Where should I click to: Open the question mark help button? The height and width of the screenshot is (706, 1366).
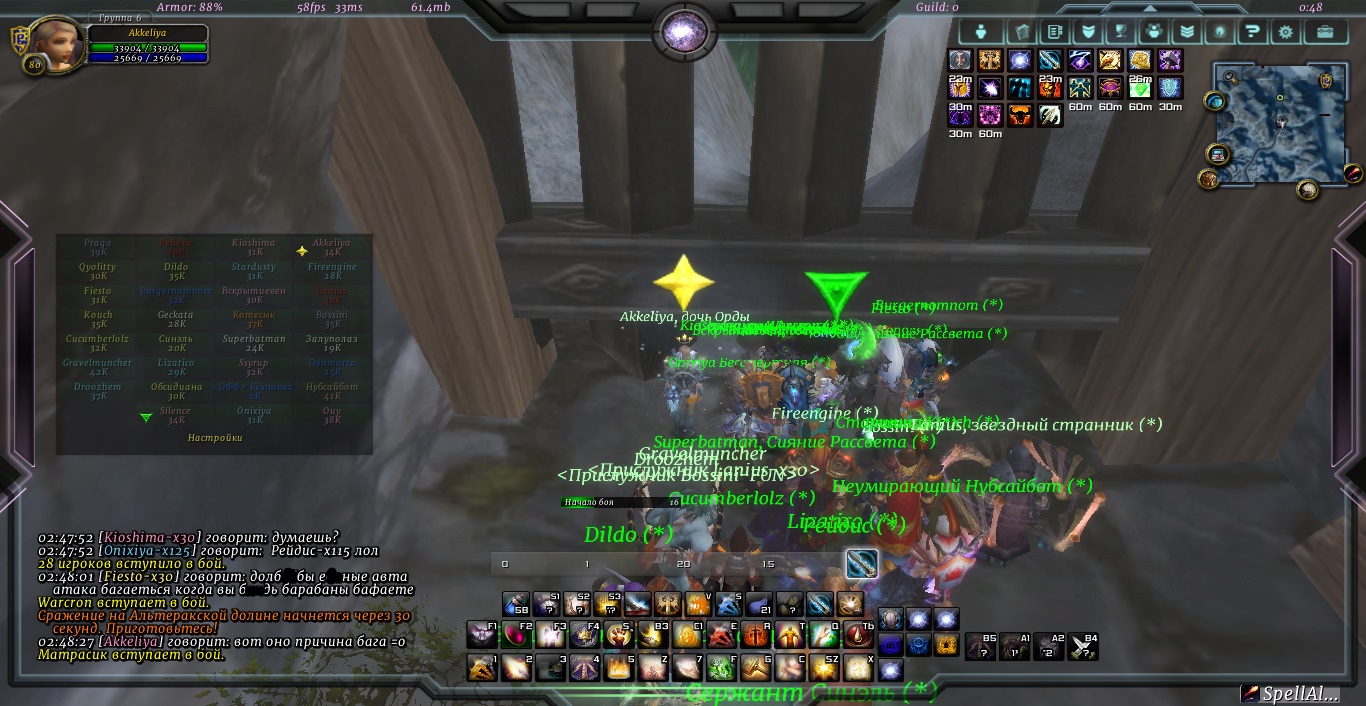tap(1250, 31)
